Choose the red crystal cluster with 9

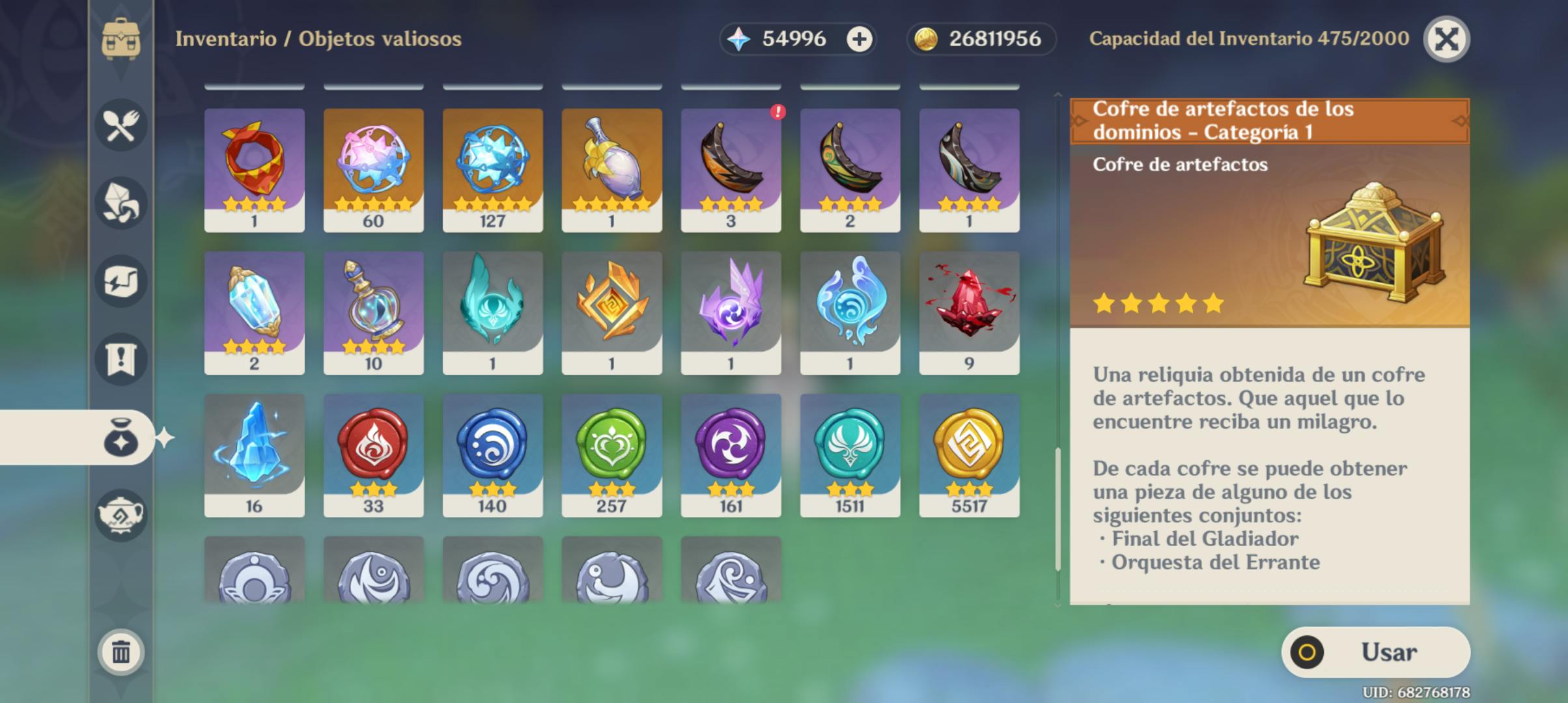tap(969, 312)
